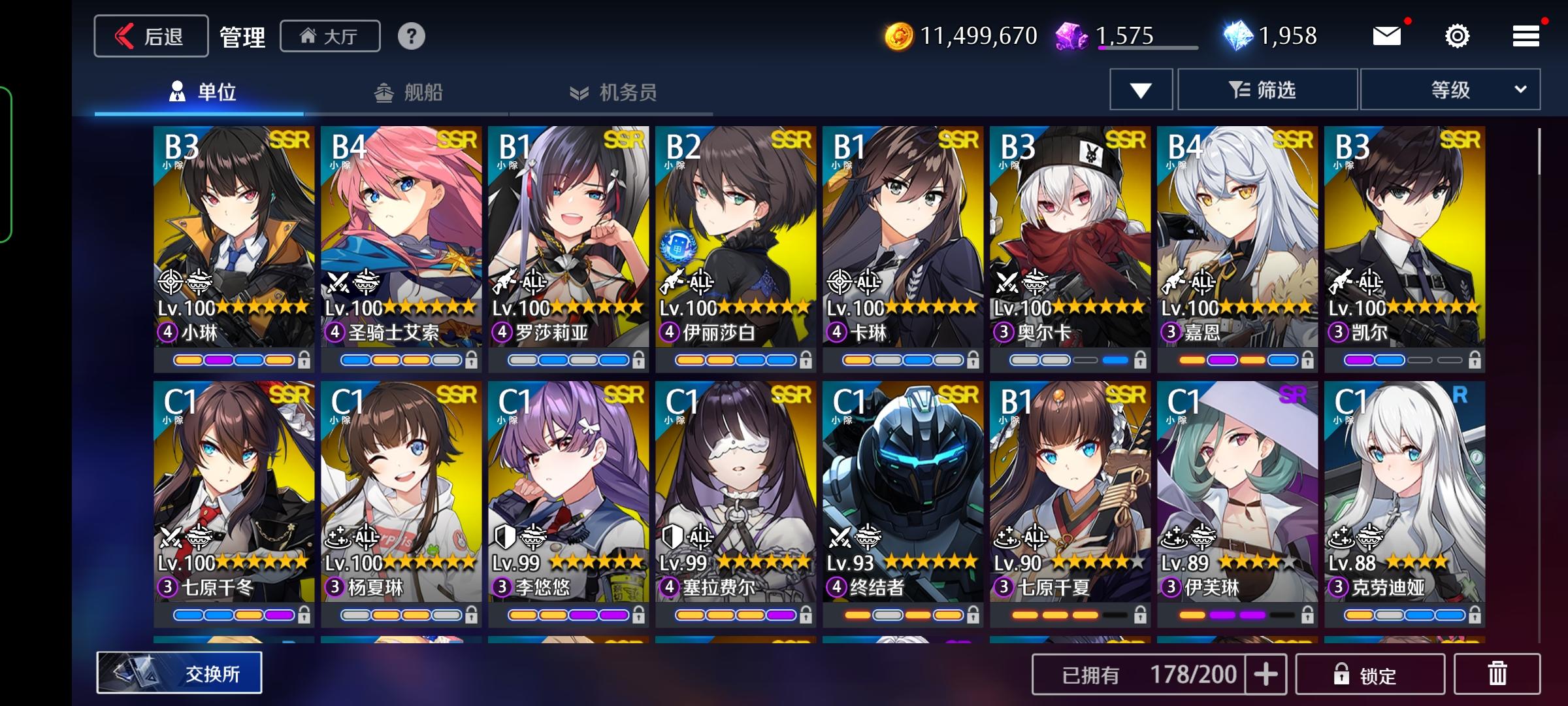Switch to the 机务员 tab
This screenshot has height=706, width=1568.
coord(614,93)
